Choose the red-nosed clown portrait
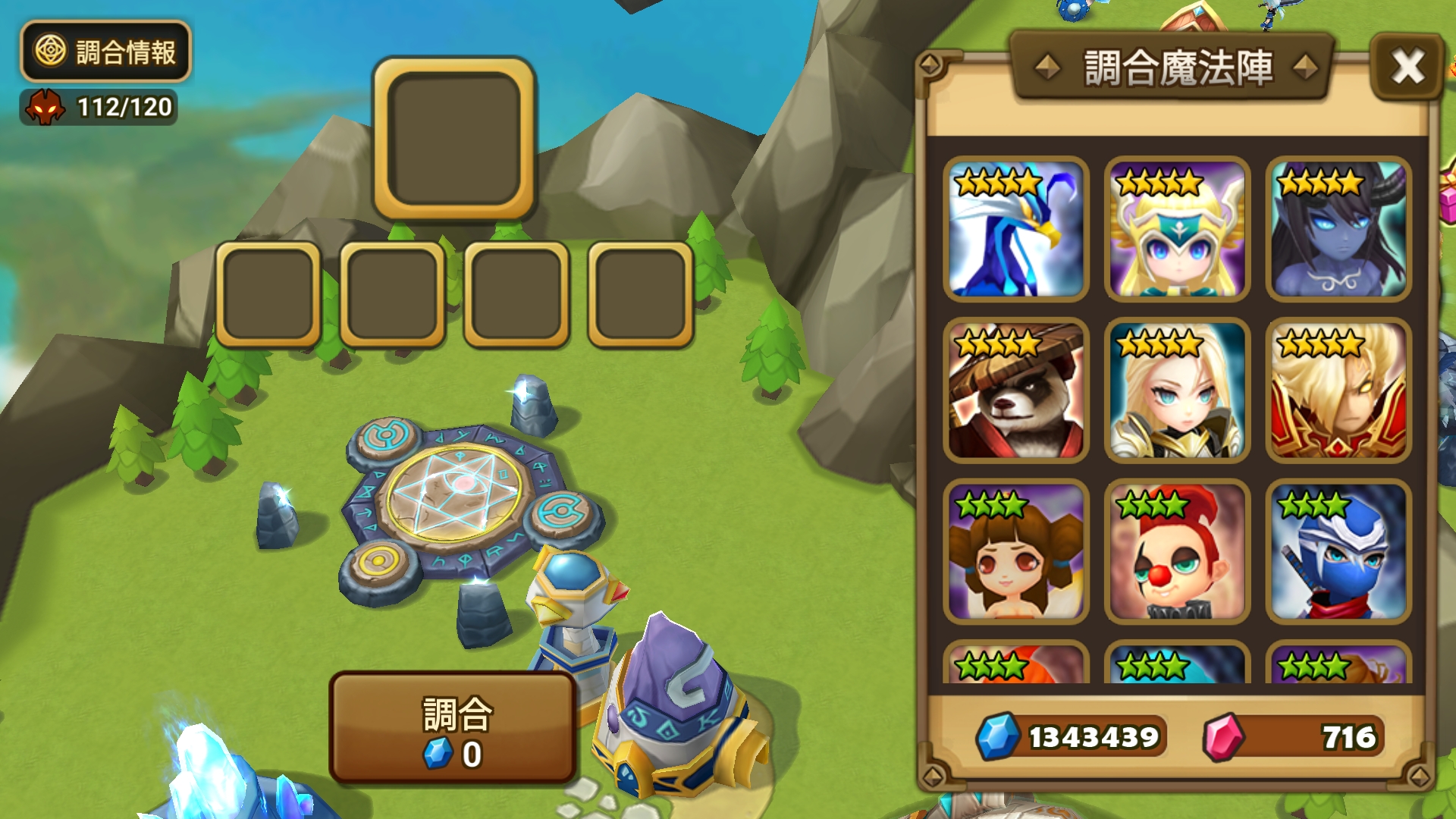Image resolution: width=1456 pixels, height=819 pixels. click(1177, 552)
